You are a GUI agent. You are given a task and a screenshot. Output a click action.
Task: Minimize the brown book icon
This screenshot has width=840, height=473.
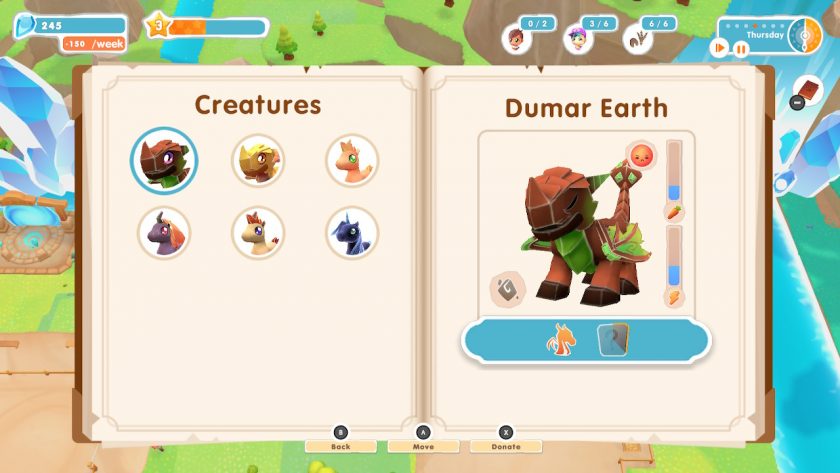[808, 91]
